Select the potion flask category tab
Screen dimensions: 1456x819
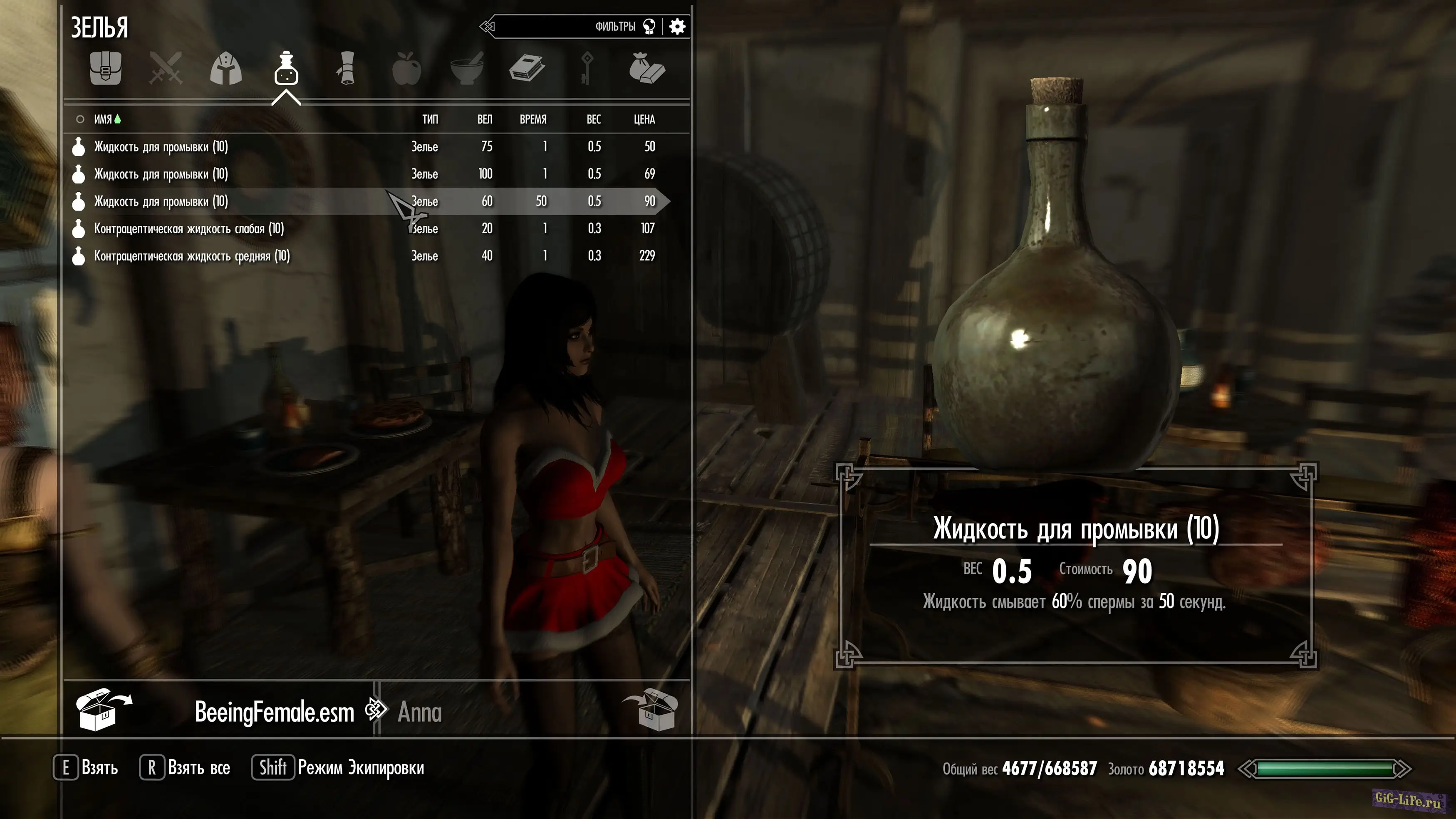click(x=286, y=69)
